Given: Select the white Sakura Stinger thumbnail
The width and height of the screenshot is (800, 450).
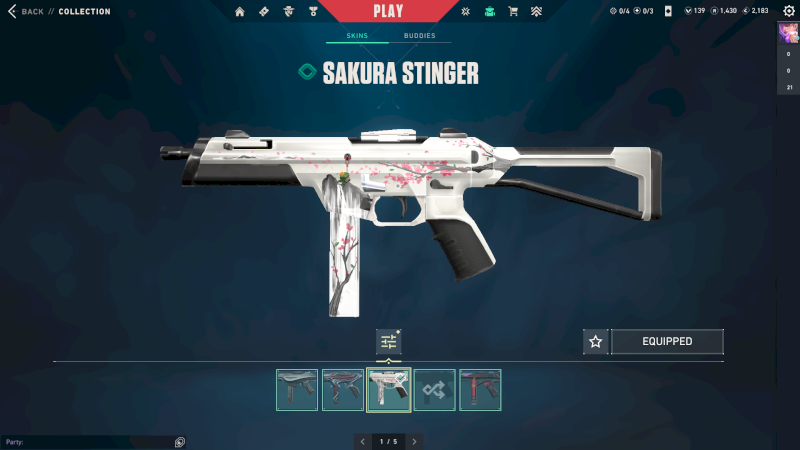Looking at the screenshot, I should click(389, 390).
